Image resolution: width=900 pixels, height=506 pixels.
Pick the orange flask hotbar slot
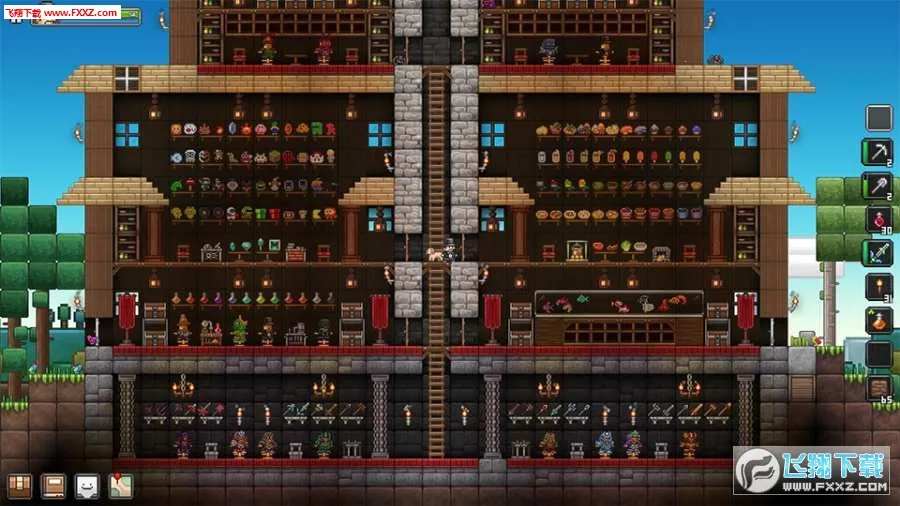coord(878,320)
